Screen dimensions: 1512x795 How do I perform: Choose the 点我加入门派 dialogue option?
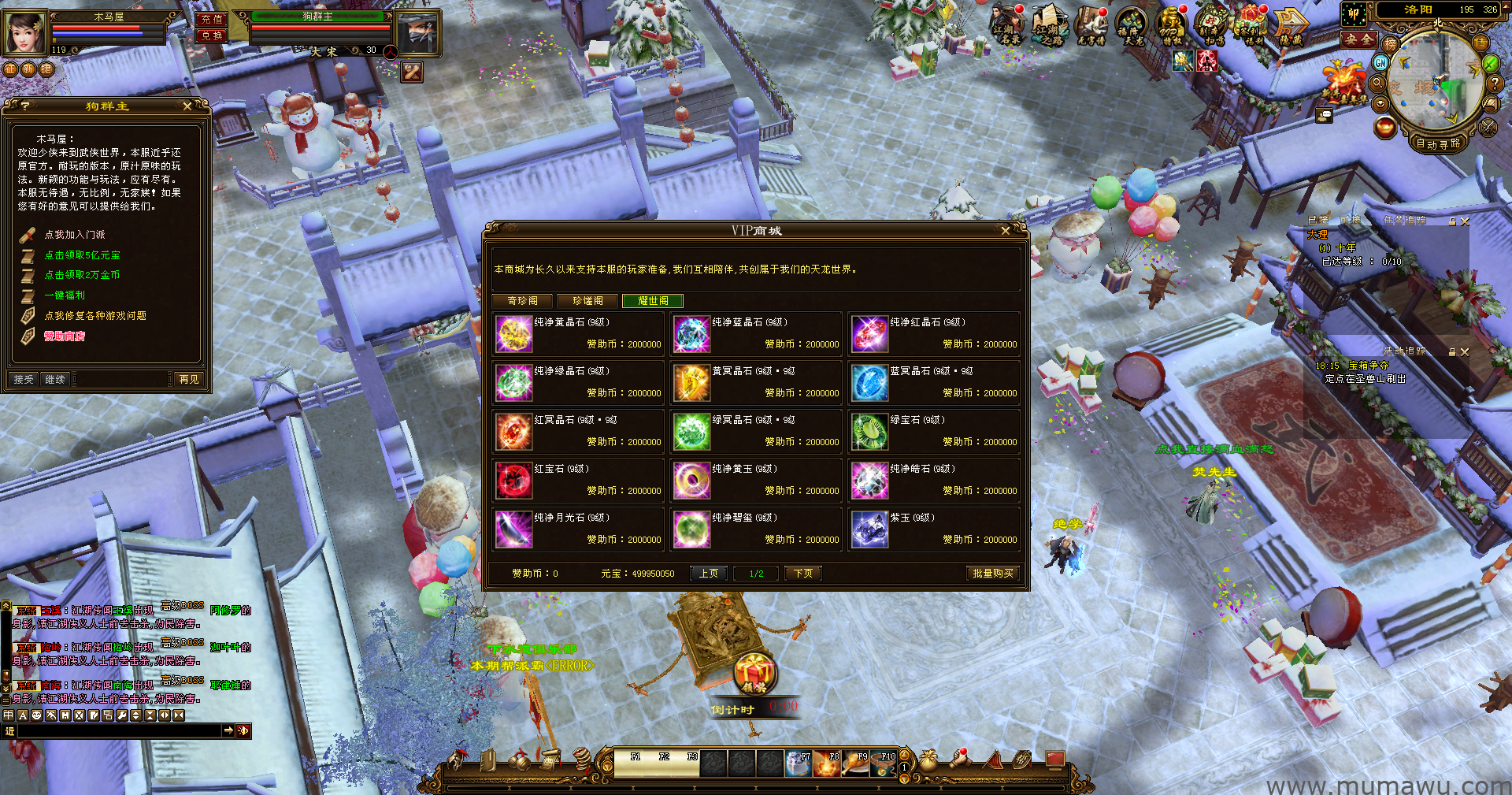[75, 235]
